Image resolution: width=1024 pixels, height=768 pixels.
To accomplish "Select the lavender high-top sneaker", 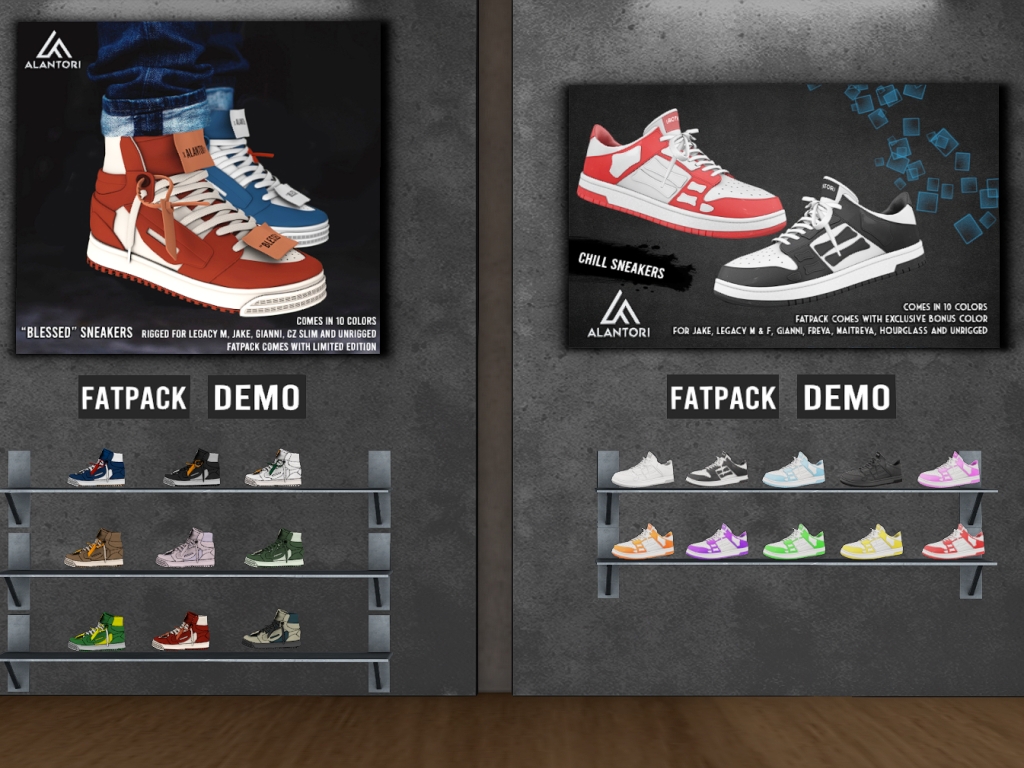I will 186,548.
